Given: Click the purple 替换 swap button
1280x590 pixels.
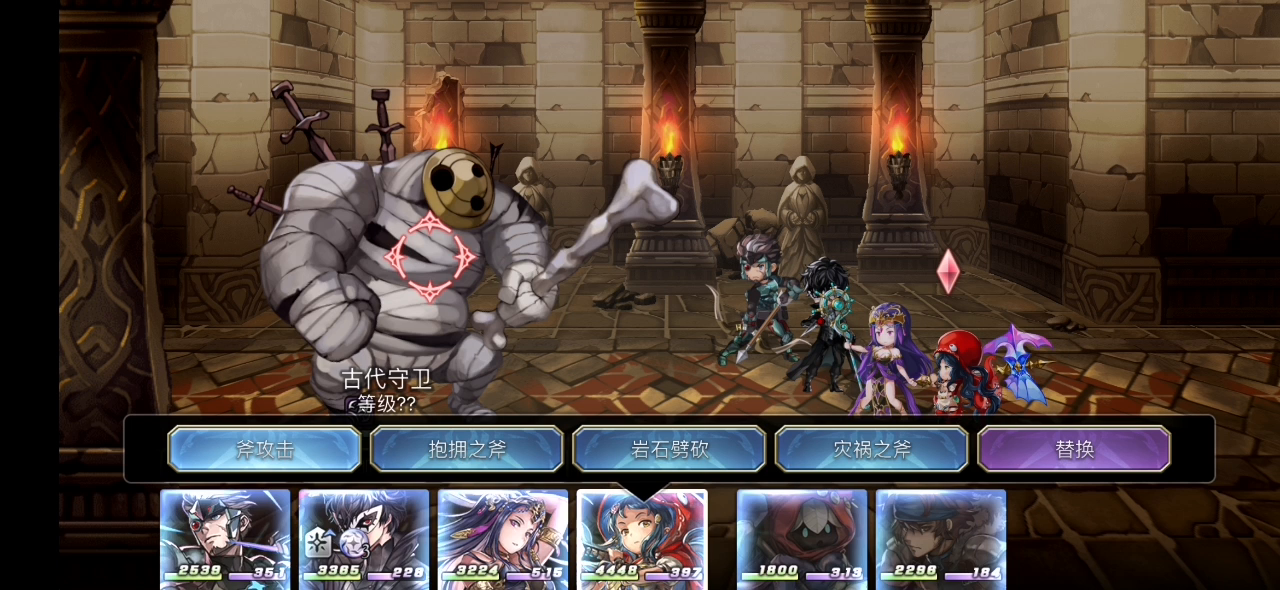Looking at the screenshot, I should (1074, 449).
